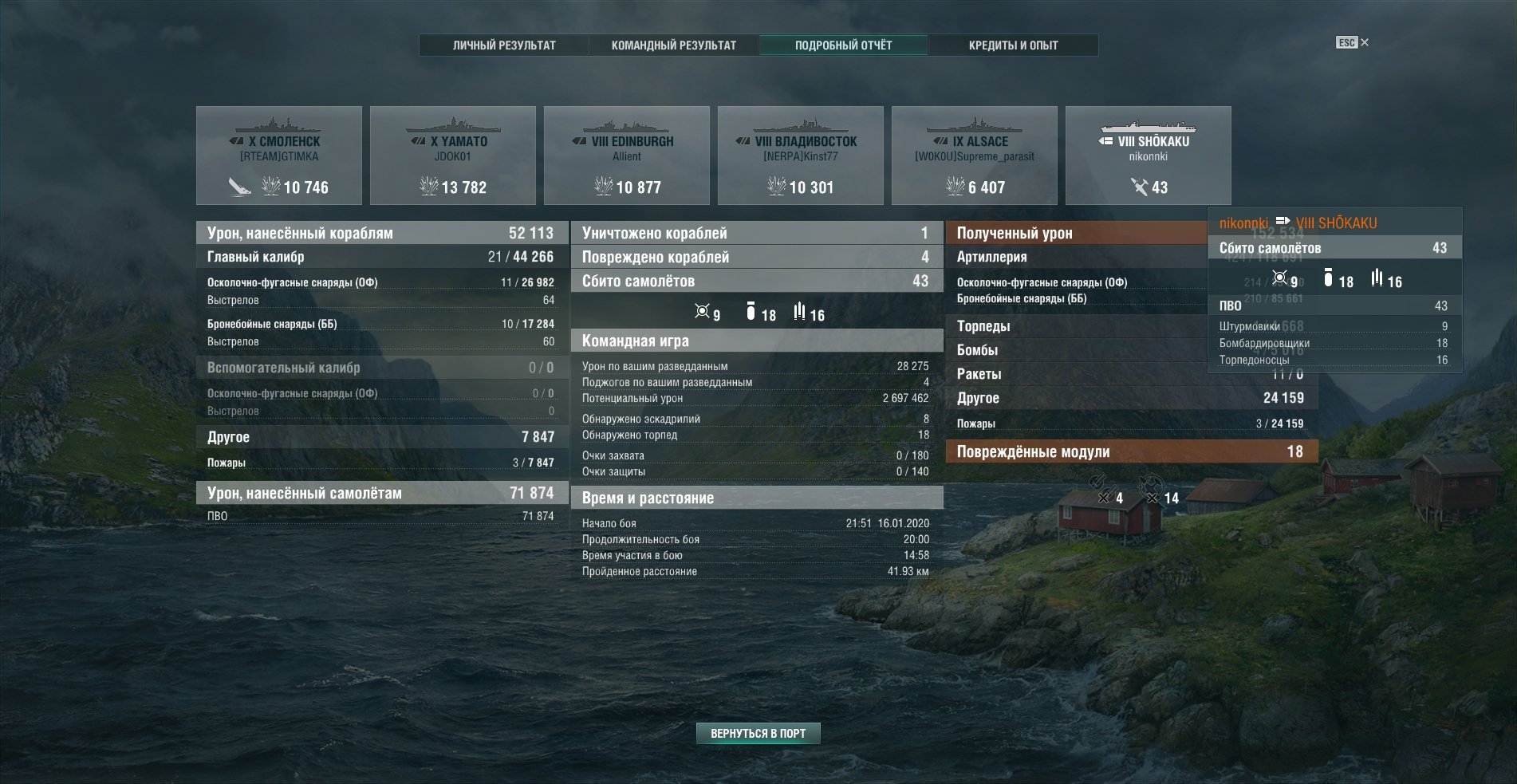Show the Кредиты и опыт tab

tap(1013, 45)
